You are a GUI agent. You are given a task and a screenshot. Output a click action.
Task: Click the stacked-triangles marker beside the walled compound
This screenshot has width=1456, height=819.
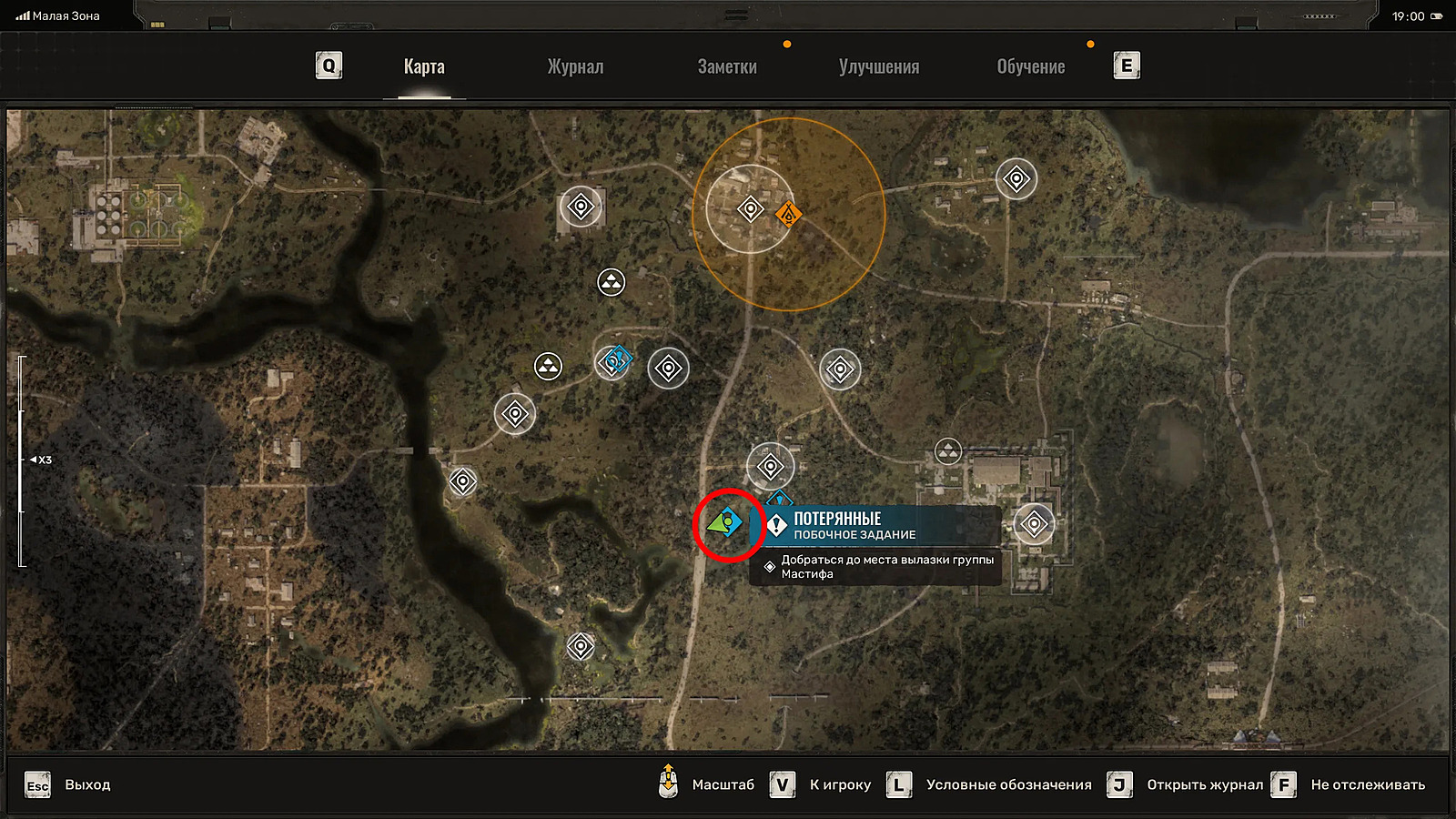click(948, 450)
